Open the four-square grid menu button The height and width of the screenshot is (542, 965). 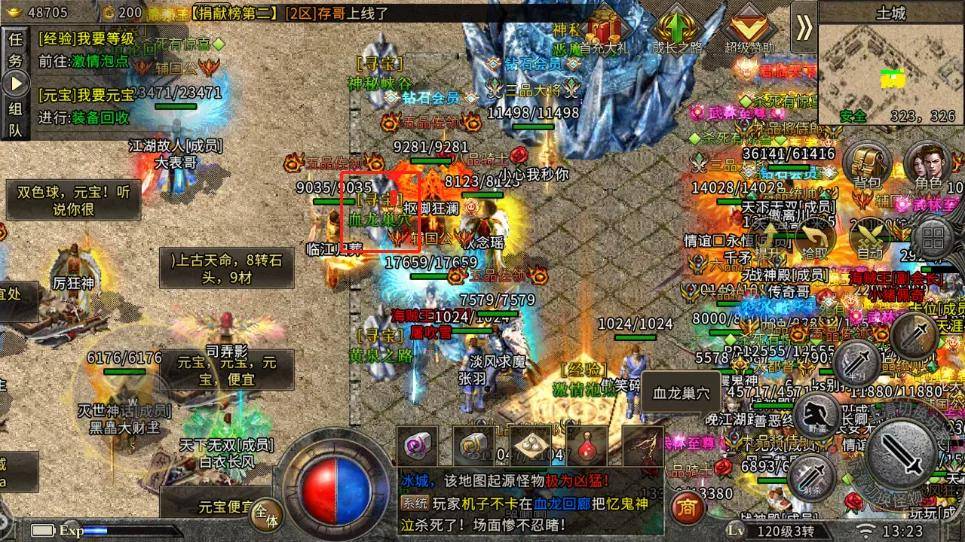[x=933, y=238]
